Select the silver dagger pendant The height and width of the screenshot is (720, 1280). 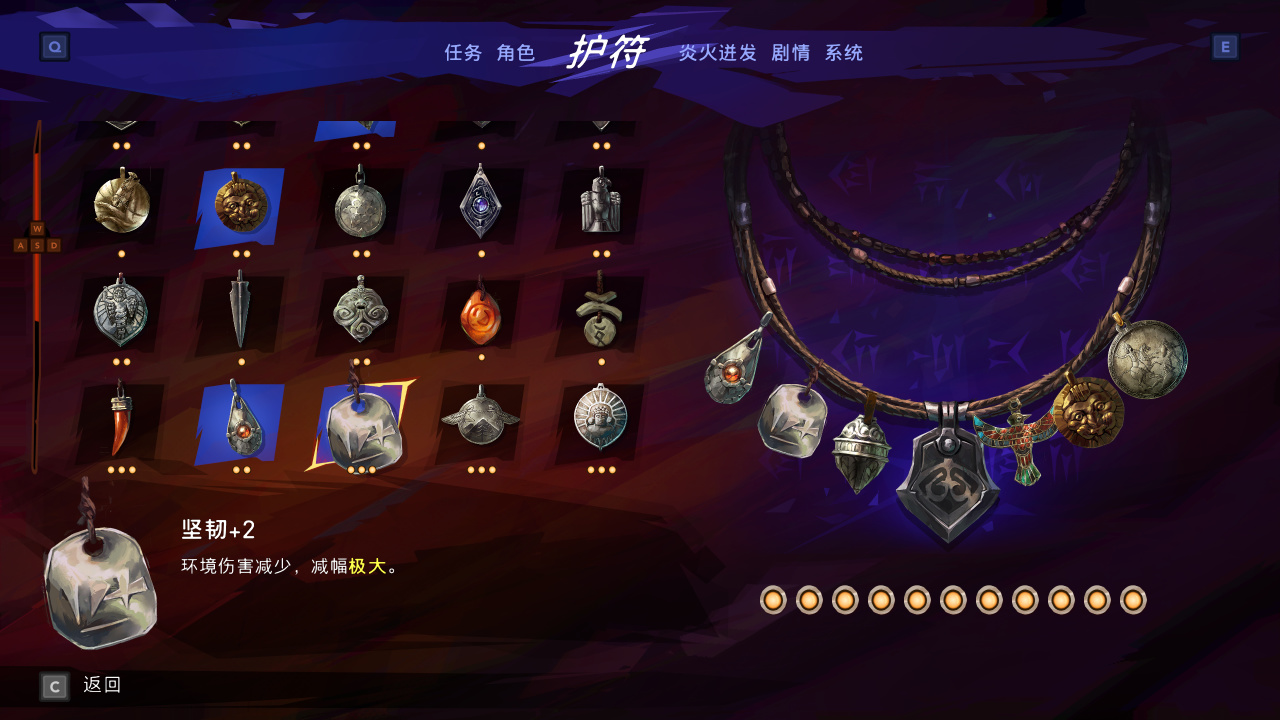[240, 308]
